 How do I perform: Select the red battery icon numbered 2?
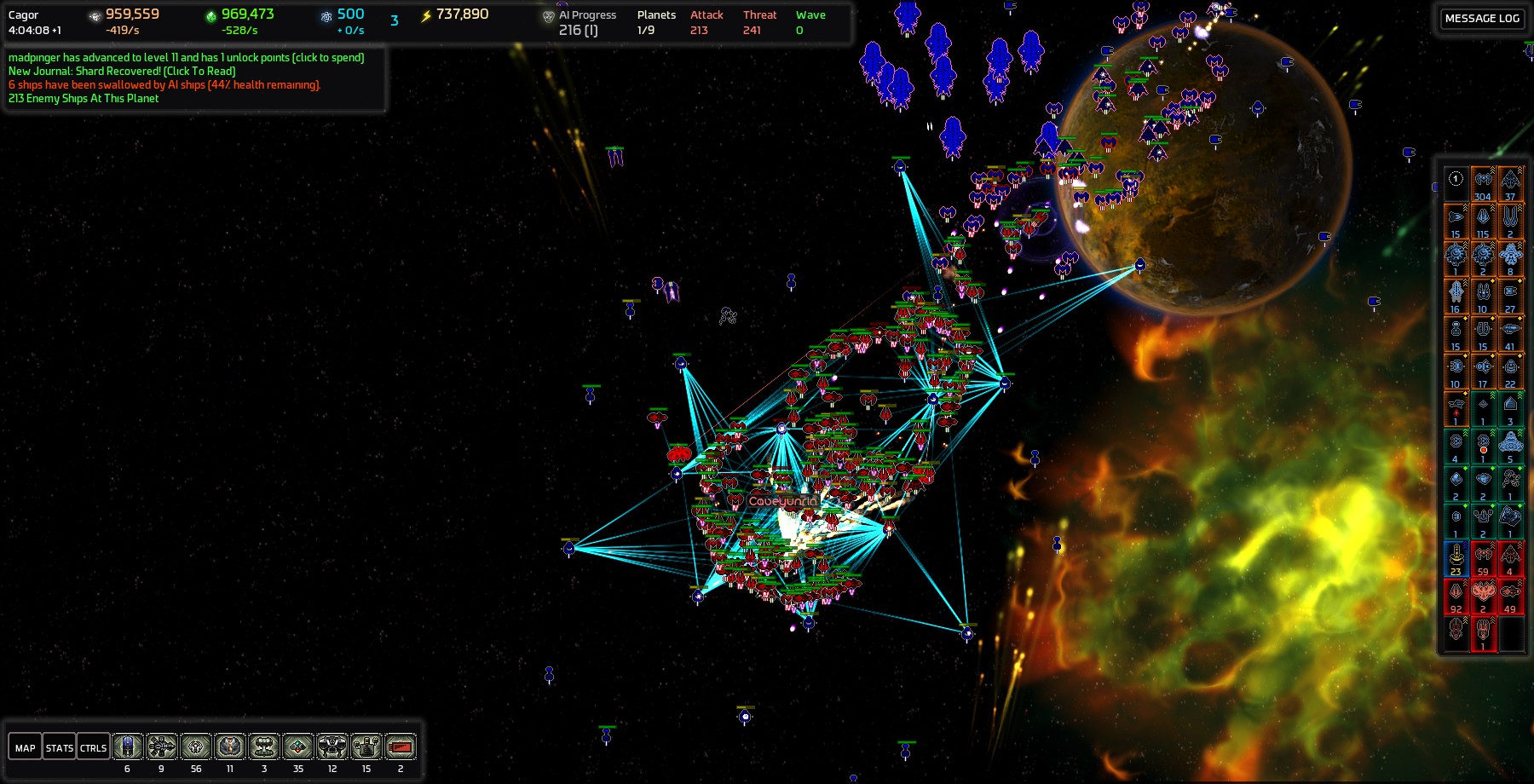(401, 747)
